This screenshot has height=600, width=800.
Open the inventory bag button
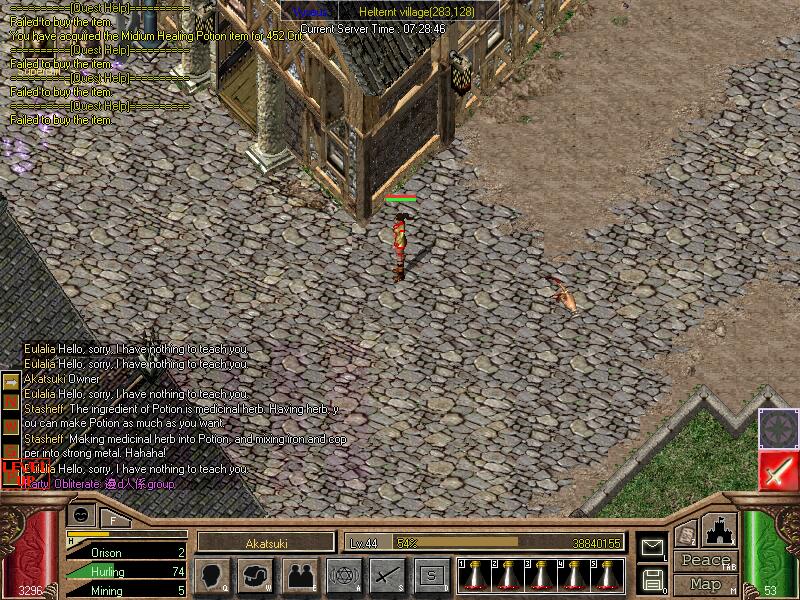(x=257, y=575)
